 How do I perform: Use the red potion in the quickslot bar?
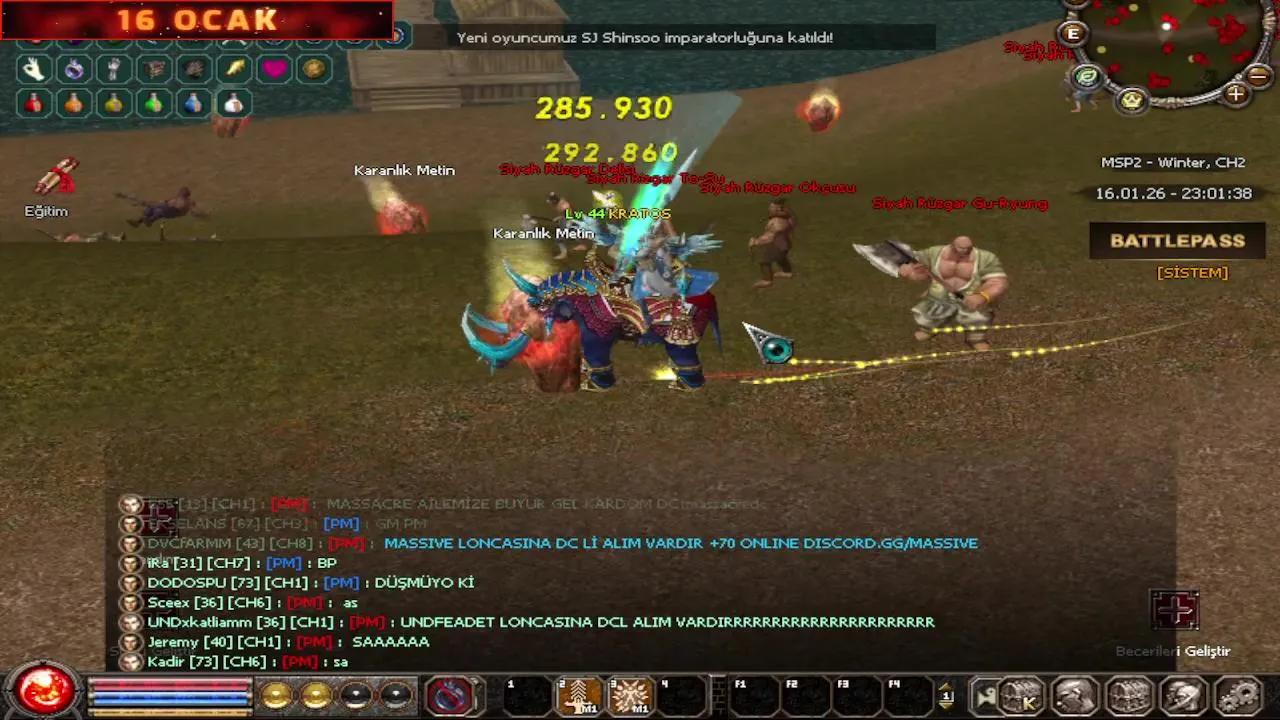coord(33,103)
